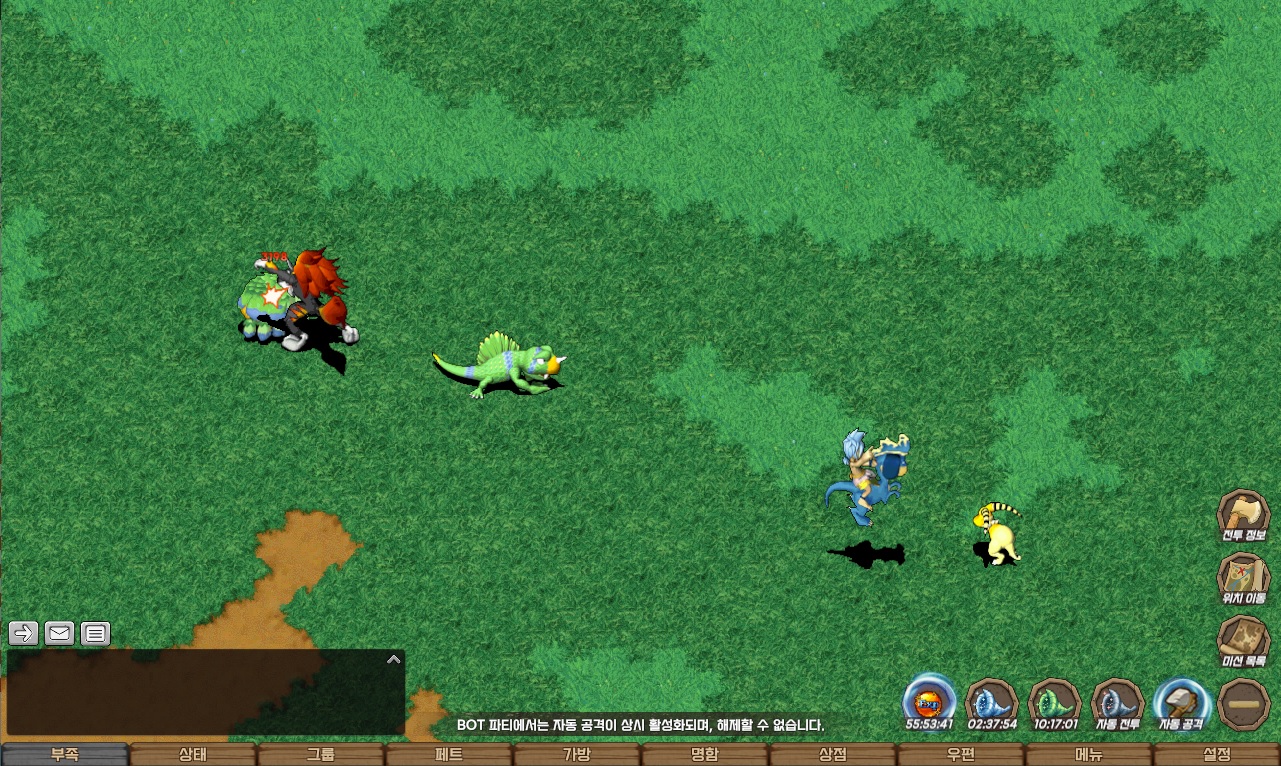Open the 메뉴 menu button
The height and width of the screenshot is (766, 1281).
click(1088, 755)
